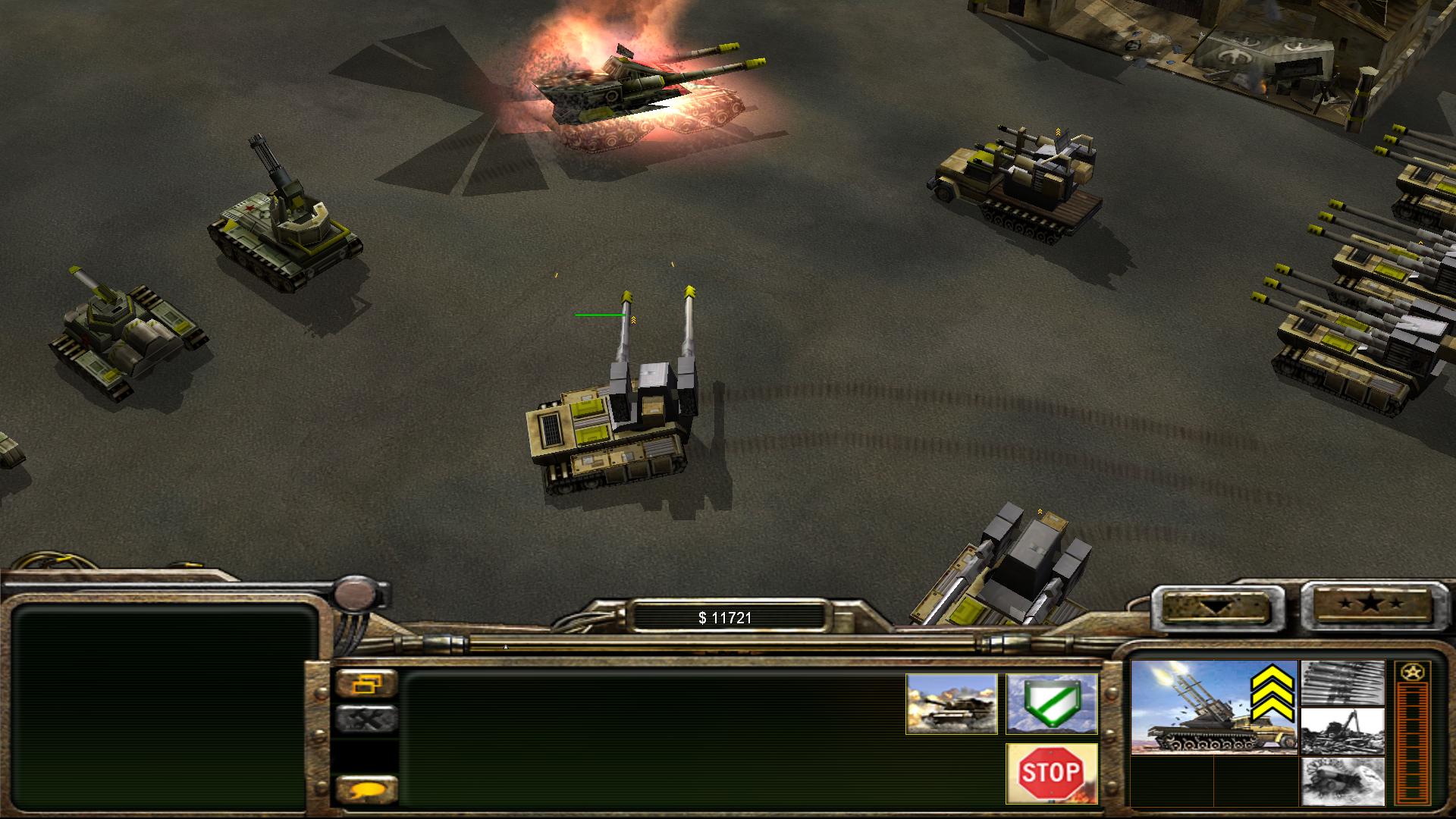This screenshot has height=819, width=1456.
Task: Choose the green shield Guard command
Action: click(x=1051, y=704)
